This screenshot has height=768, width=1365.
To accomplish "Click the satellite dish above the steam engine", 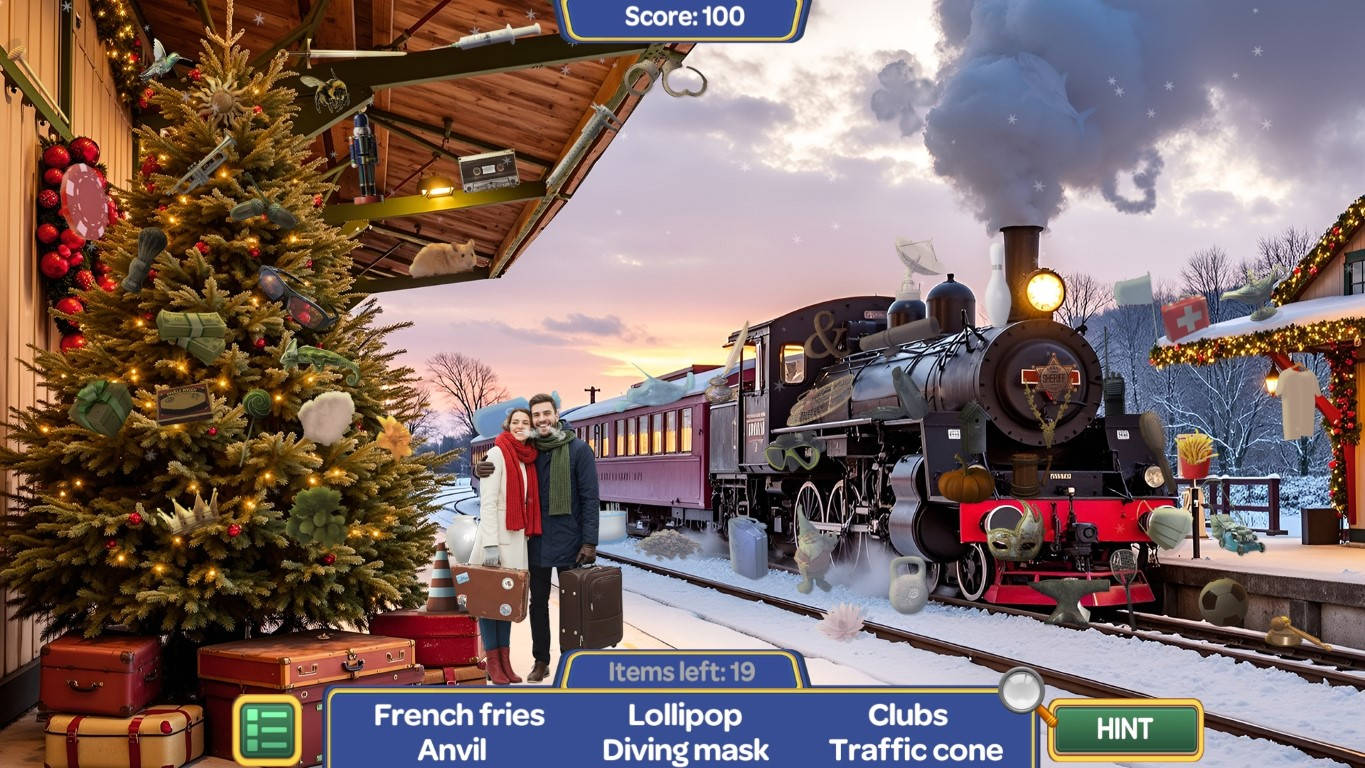I will (x=916, y=256).
